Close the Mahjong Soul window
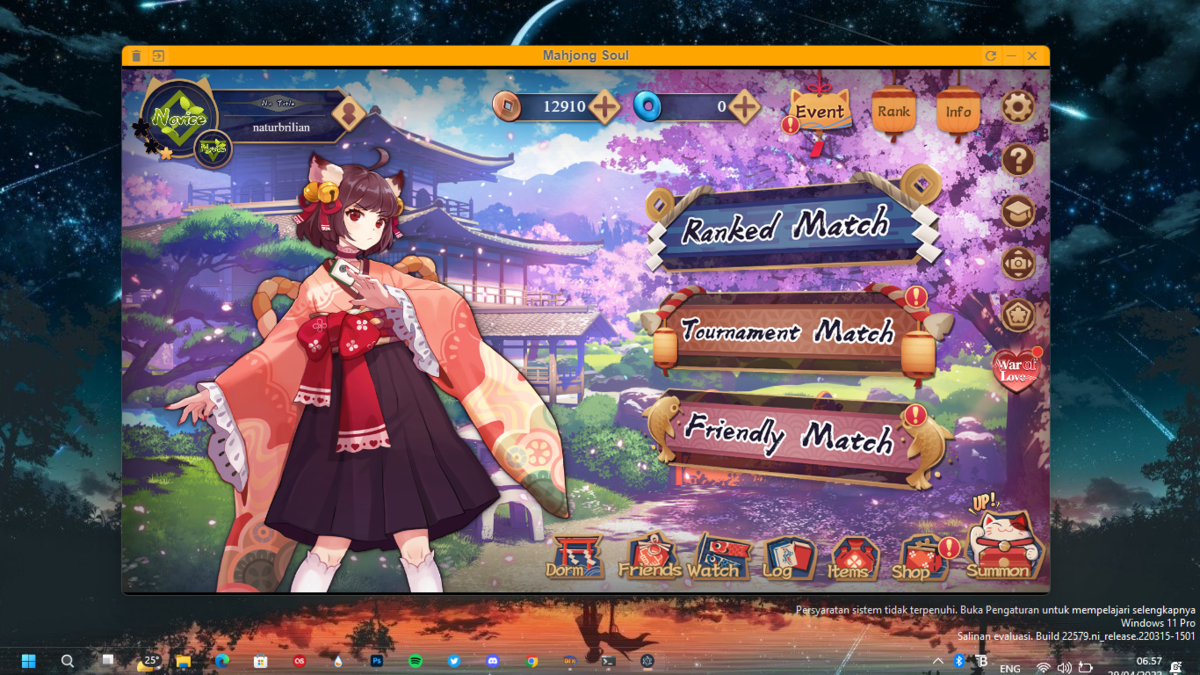 (1033, 56)
